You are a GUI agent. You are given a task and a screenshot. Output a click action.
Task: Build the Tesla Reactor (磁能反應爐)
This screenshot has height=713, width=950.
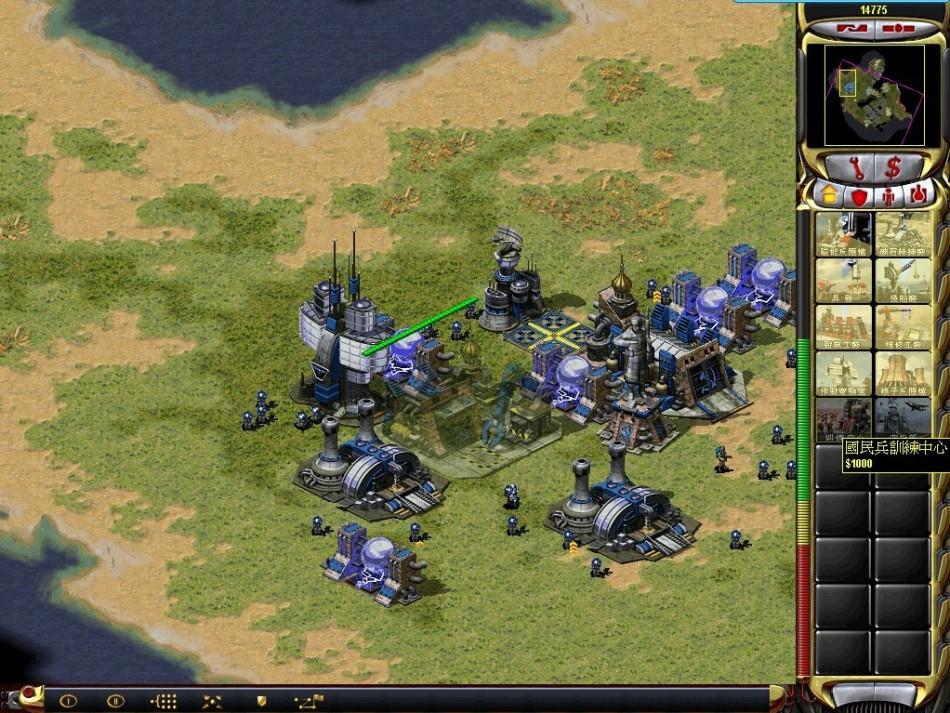click(844, 233)
